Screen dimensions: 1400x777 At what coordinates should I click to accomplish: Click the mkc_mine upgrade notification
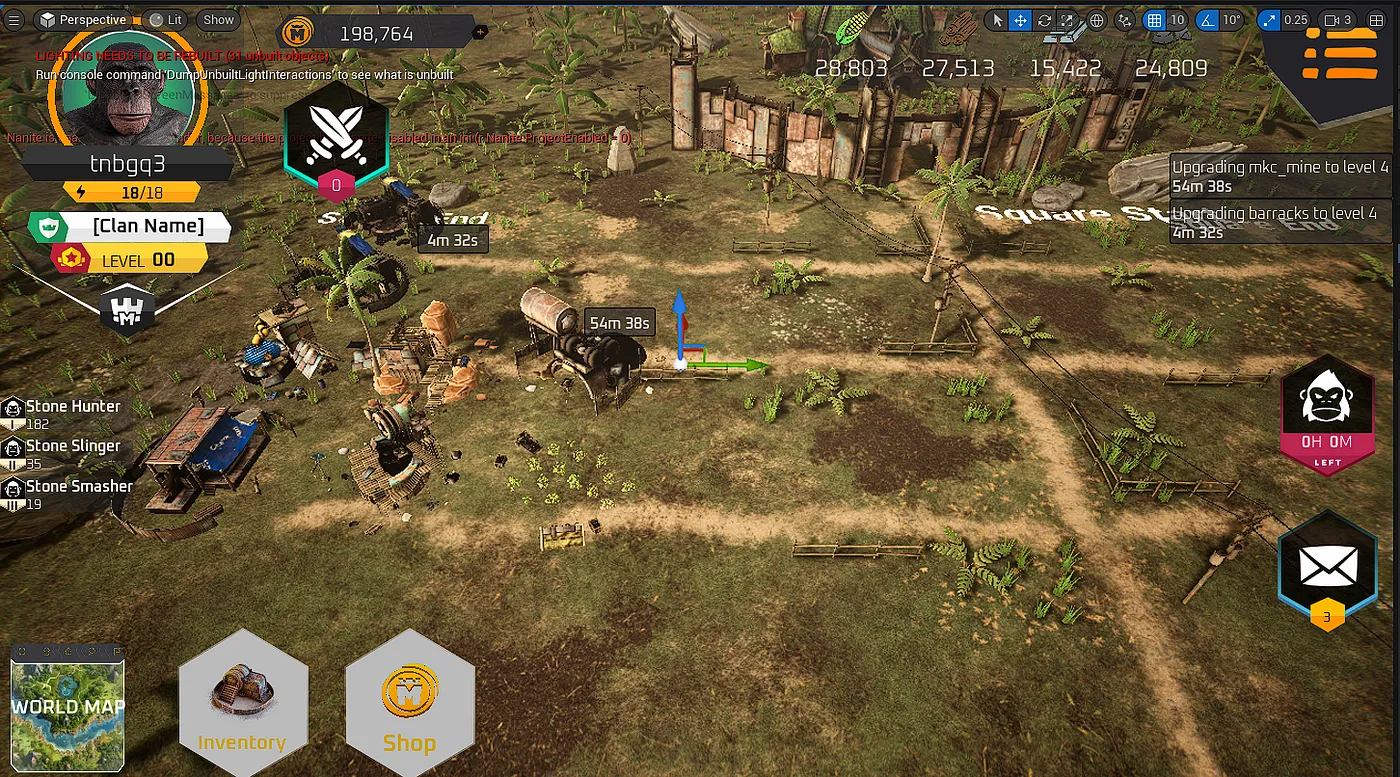tap(1280, 176)
